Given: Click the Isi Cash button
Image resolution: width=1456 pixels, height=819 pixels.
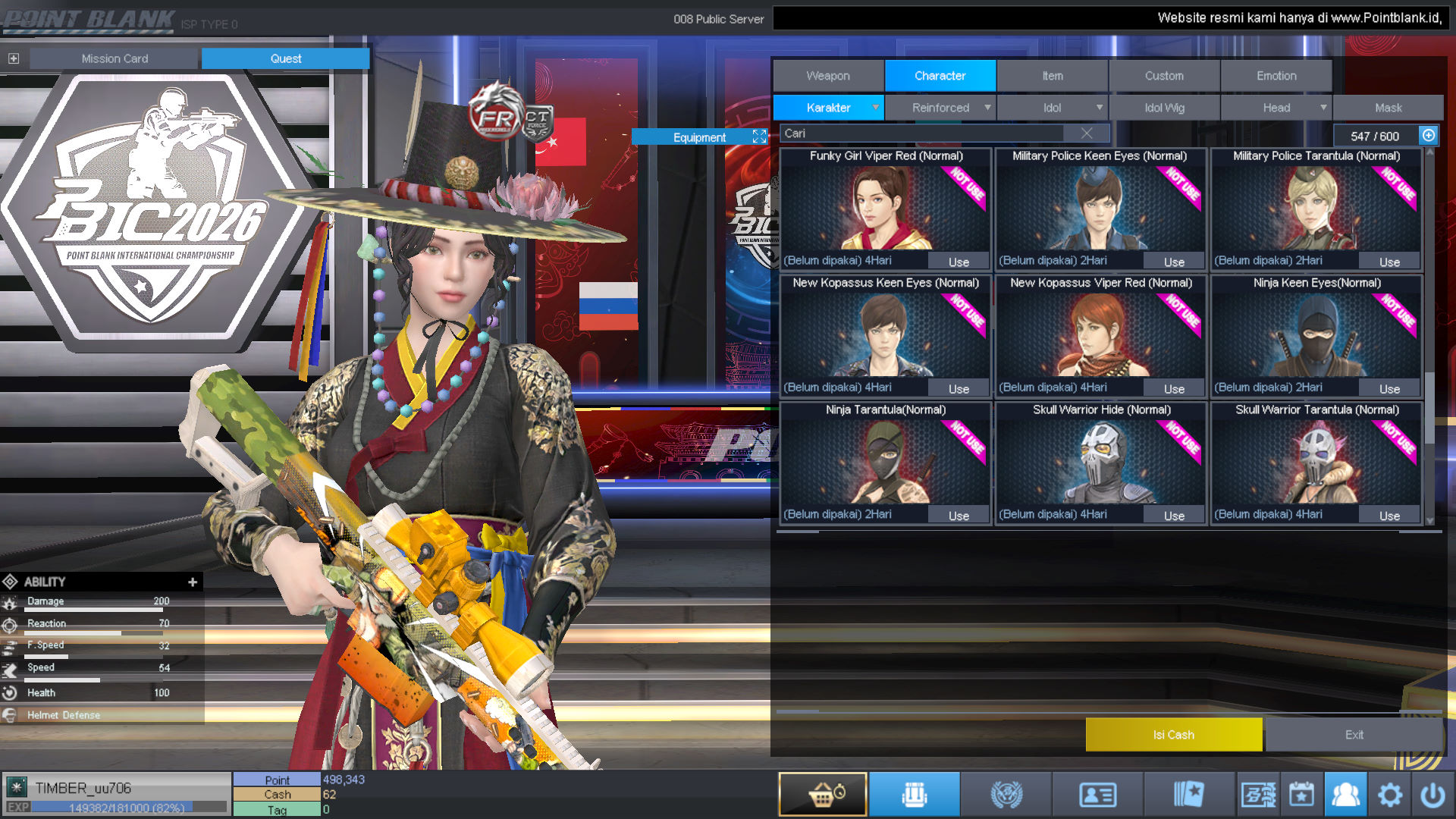Looking at the screenshot, I should (1173, 735).
